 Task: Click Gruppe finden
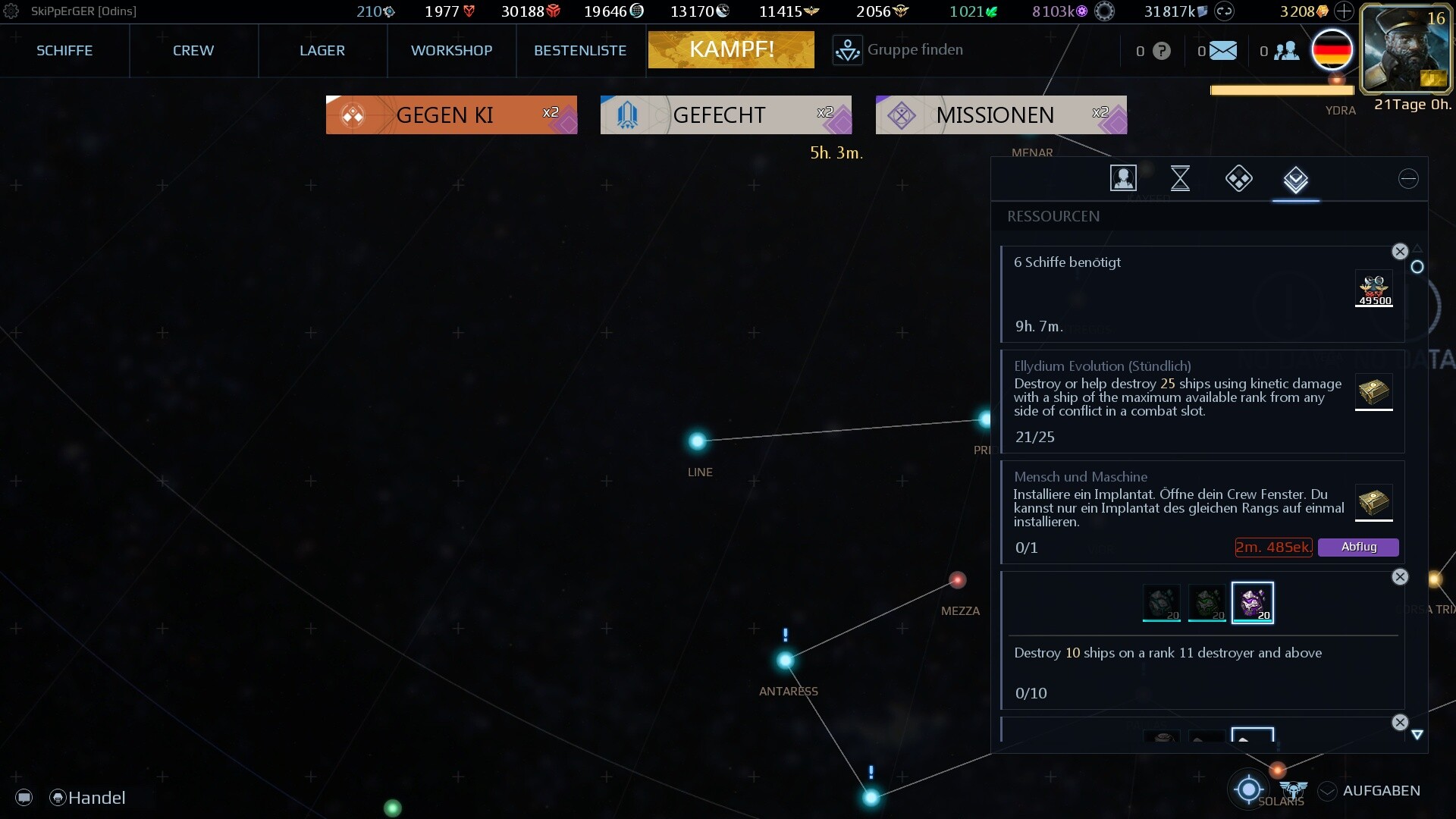coord(899,50)
